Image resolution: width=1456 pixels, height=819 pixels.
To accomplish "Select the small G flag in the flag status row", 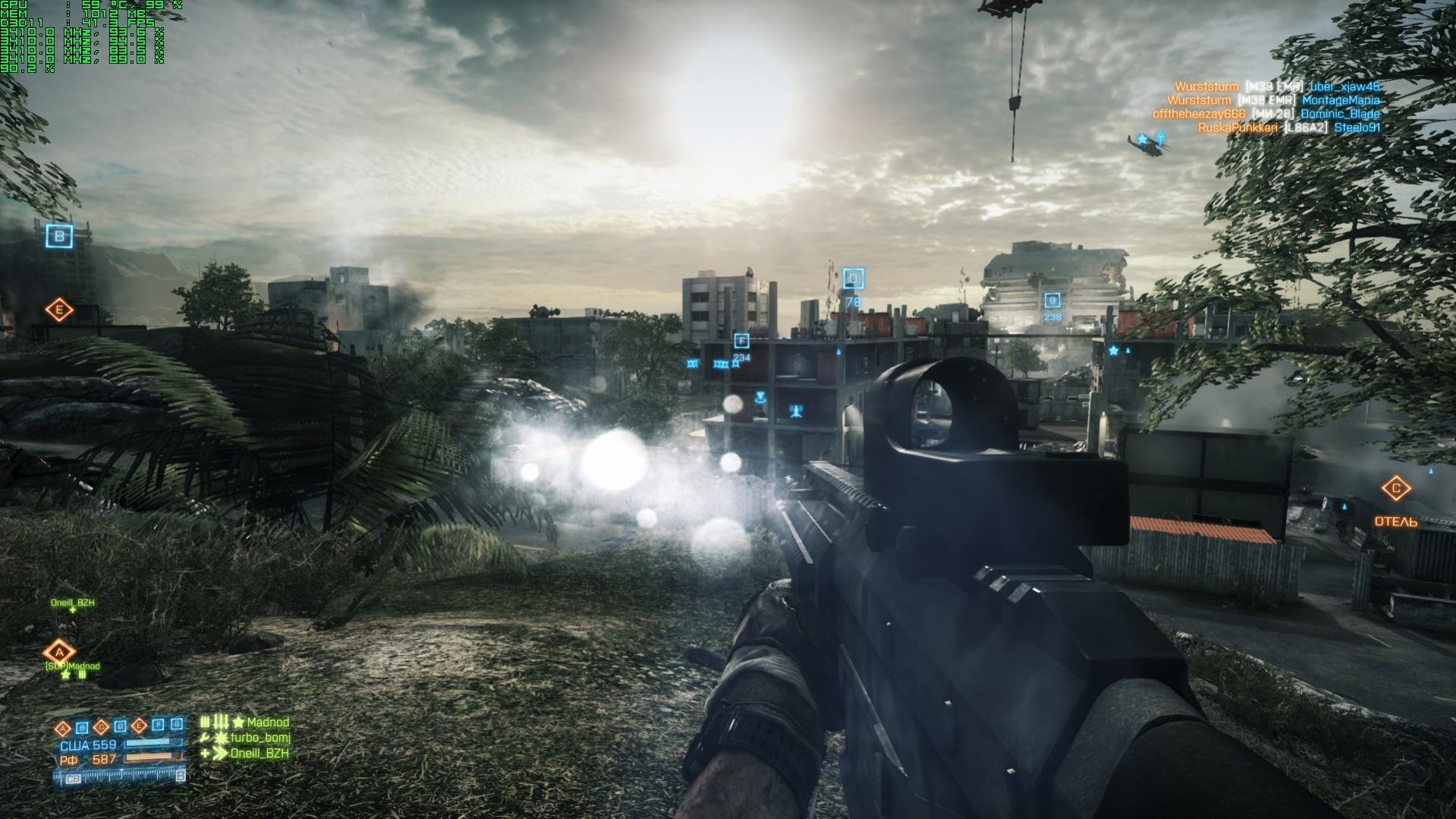I will (x=177, y=725).
